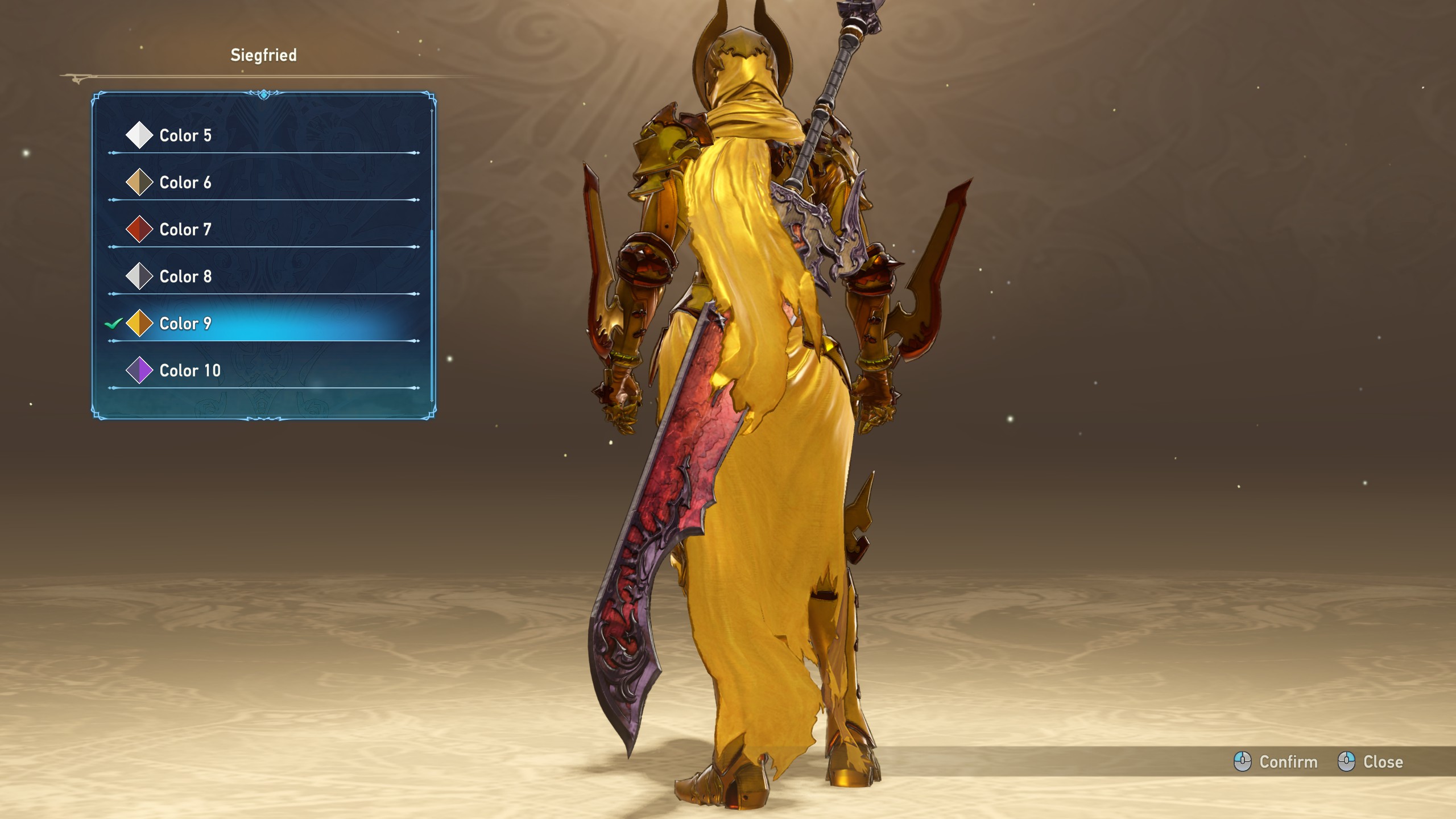
Task: Pick the Color 7 red palette
Action: (x=185, y=230)
